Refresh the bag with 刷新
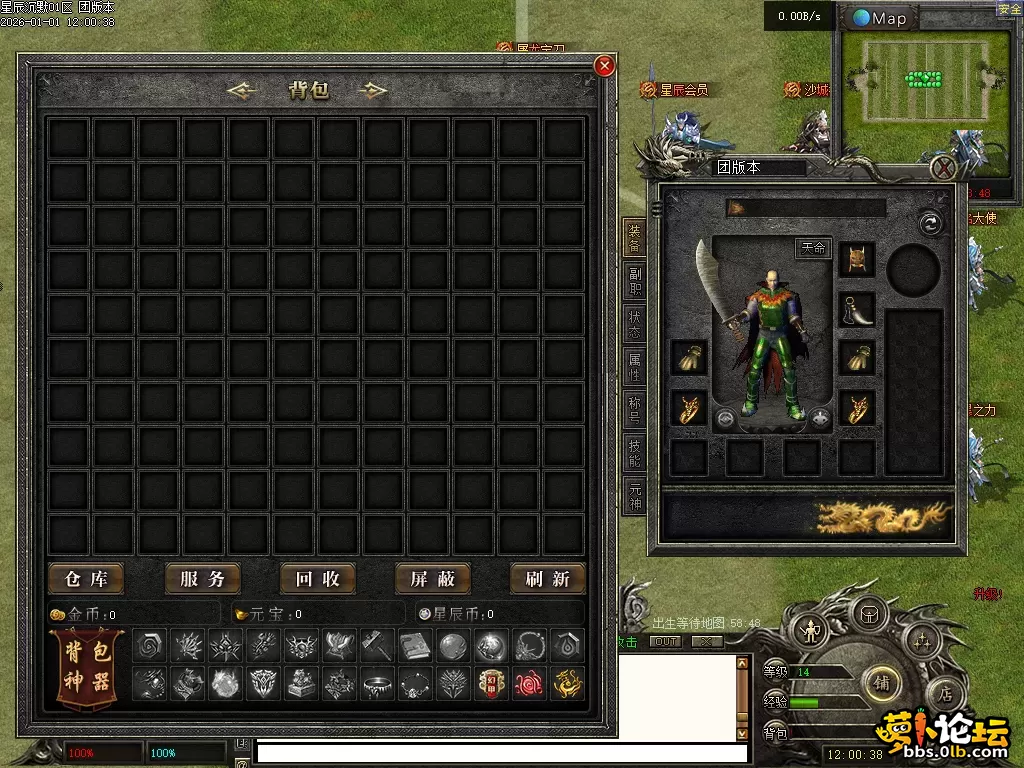Viewport: 1024px width, 768px height. tap(548, 578)
